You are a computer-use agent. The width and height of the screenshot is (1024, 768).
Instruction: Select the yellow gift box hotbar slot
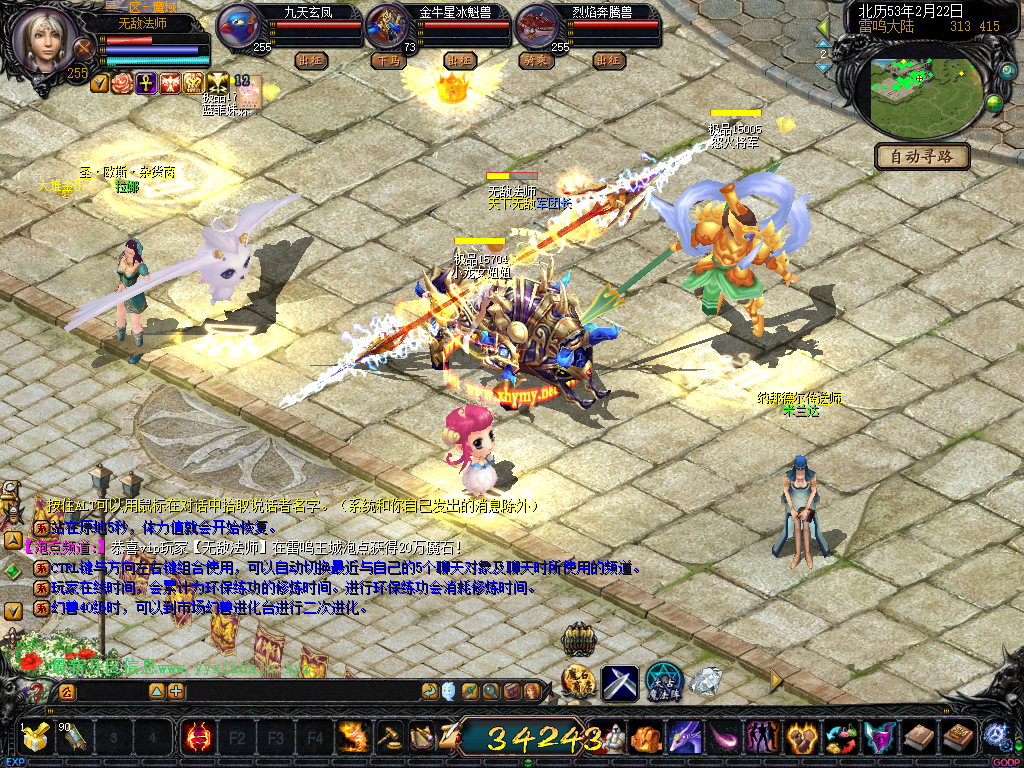(x=37, y=738)
